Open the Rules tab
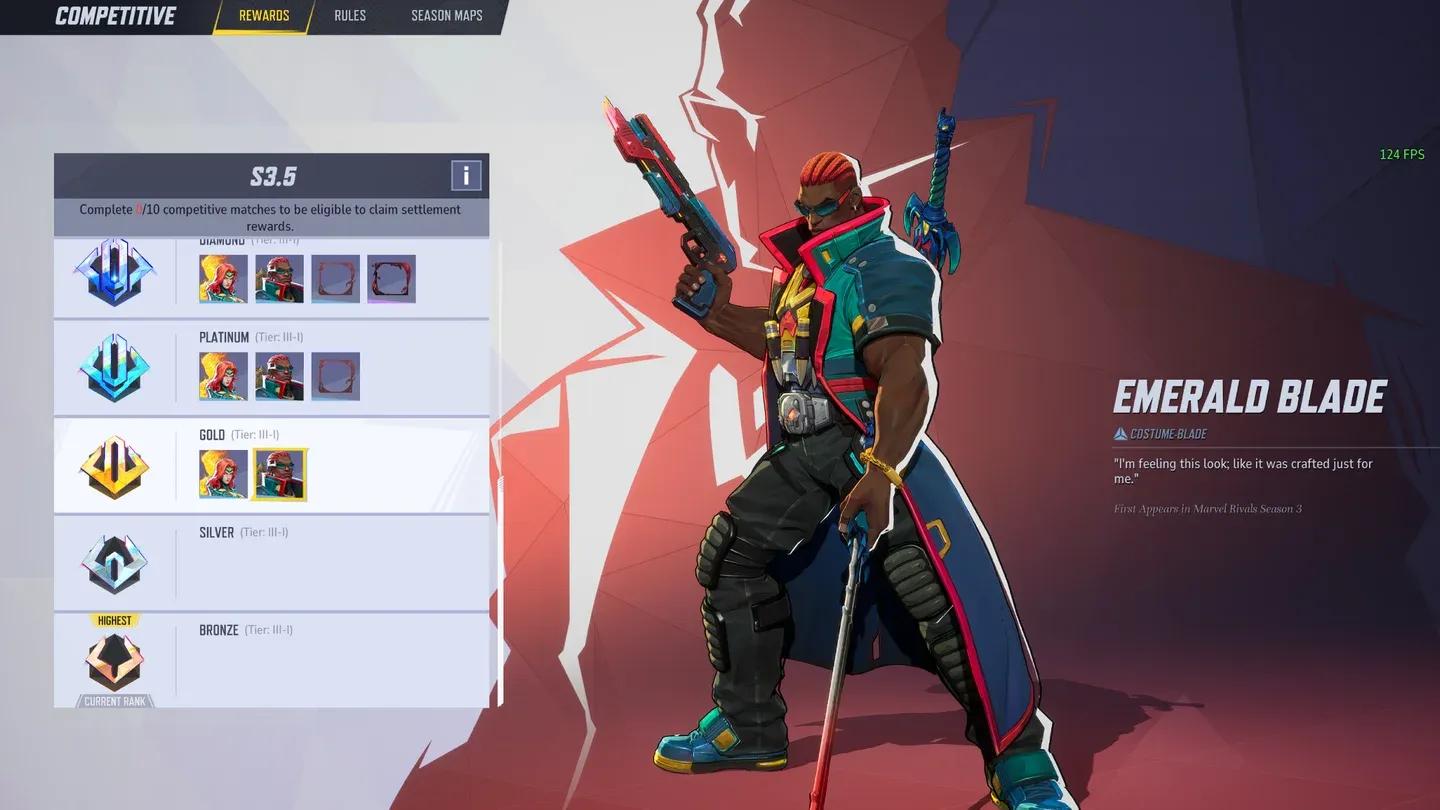Screen dimensions: 1440x810 click(349, 15)
